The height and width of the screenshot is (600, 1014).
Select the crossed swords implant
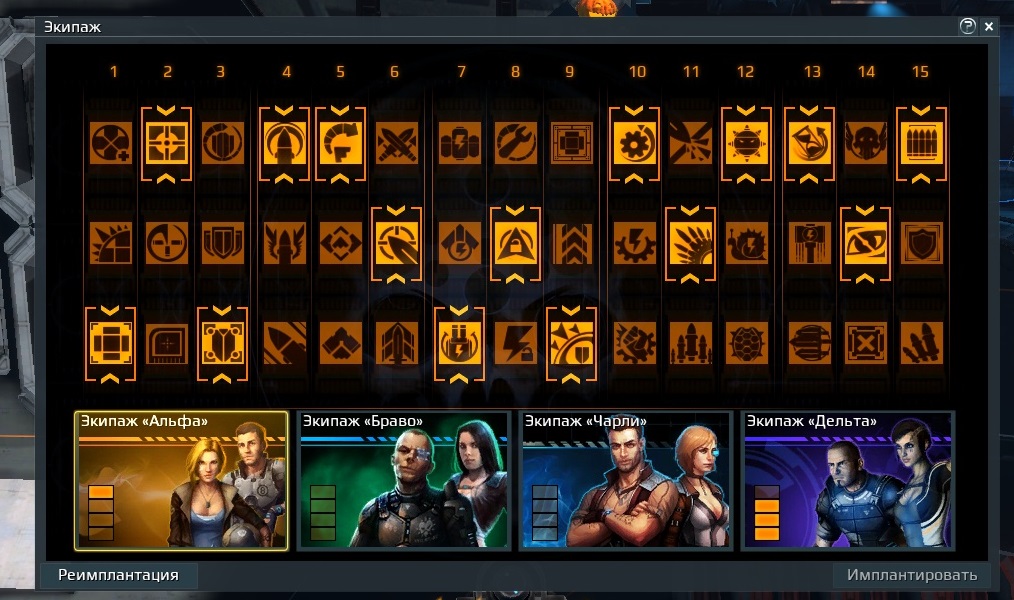pyautogui.click(x=395, y=143)
